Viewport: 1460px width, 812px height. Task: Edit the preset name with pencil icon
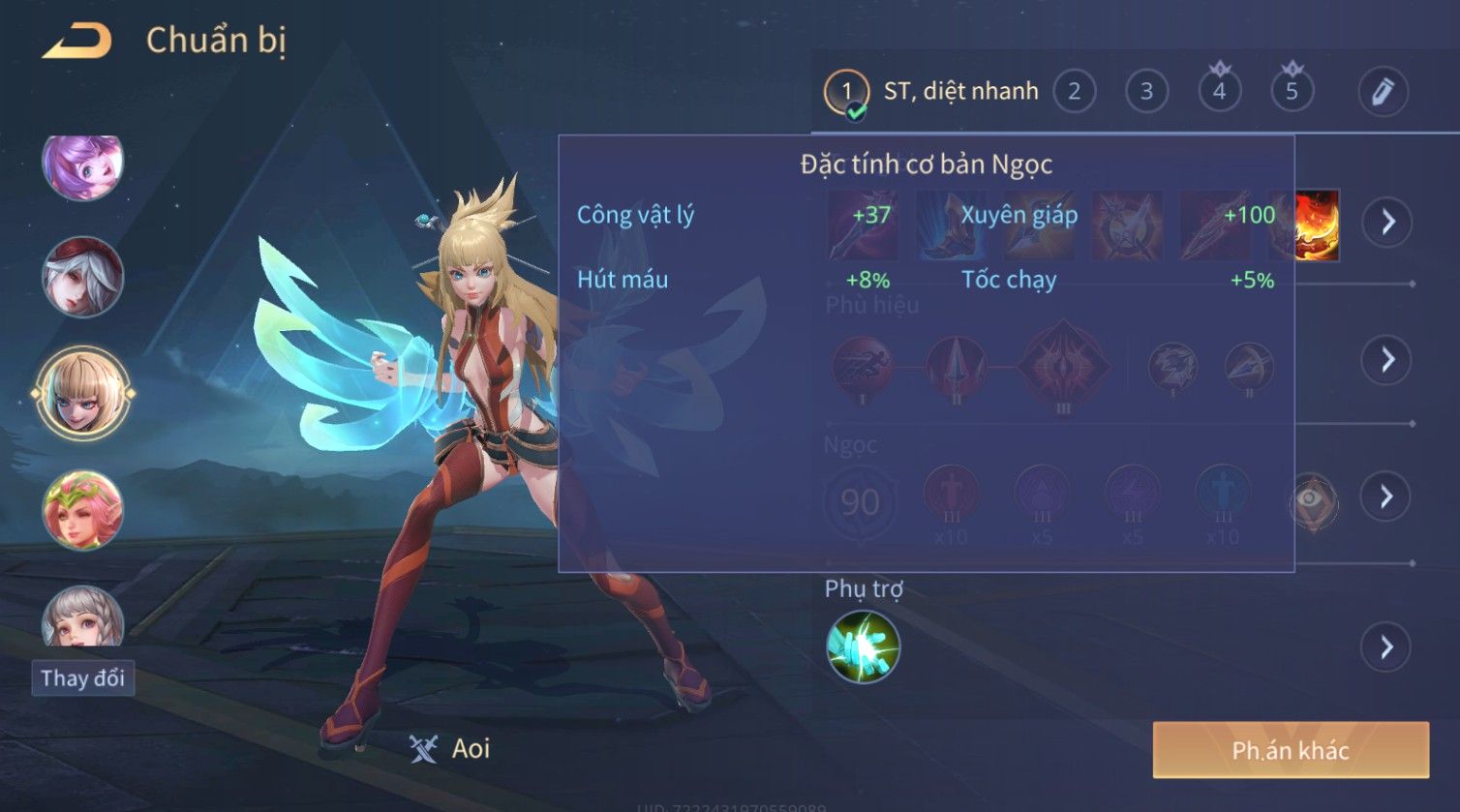click(x=1382, y=92)
